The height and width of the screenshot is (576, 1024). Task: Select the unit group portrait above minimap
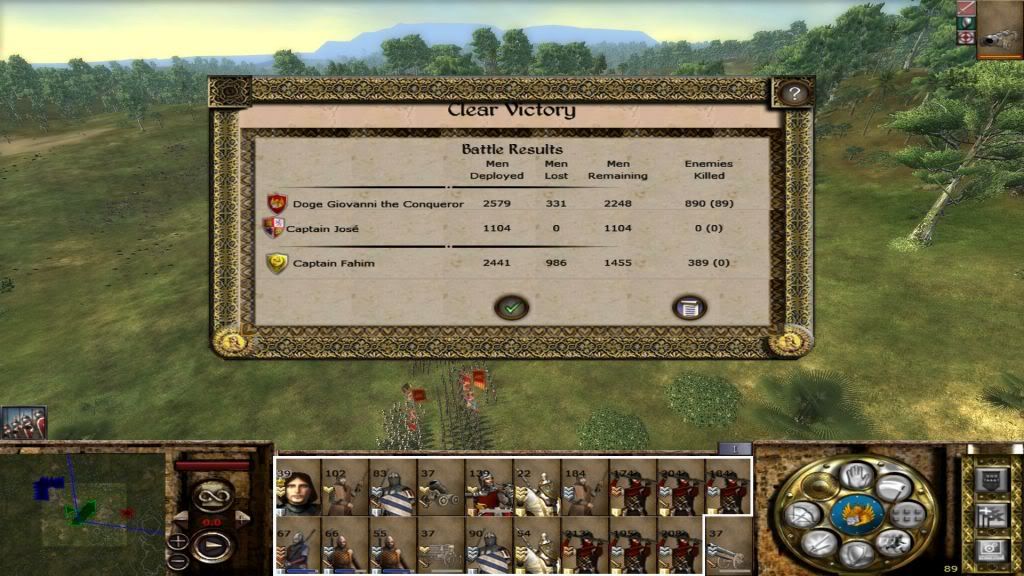coord(23,422)
